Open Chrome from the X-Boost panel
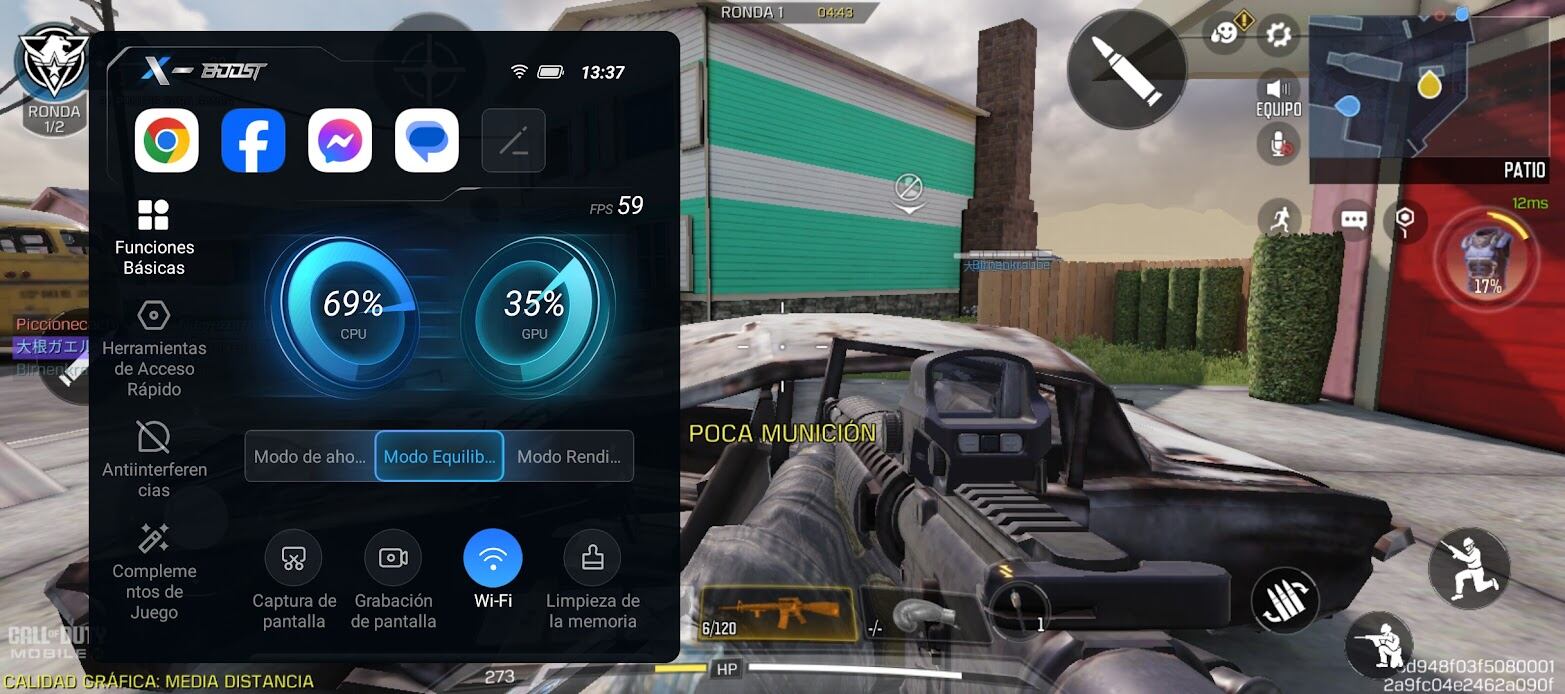Viewport: 1565px width, 694px height. tap(167, 141)
